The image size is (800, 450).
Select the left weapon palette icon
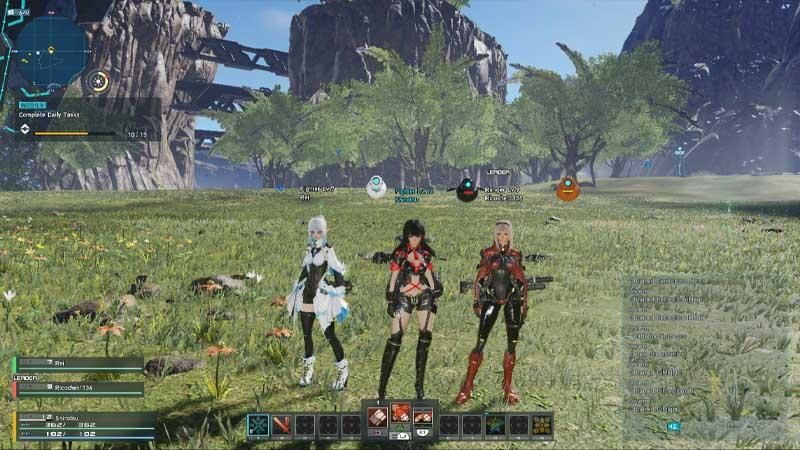[377, 415]
